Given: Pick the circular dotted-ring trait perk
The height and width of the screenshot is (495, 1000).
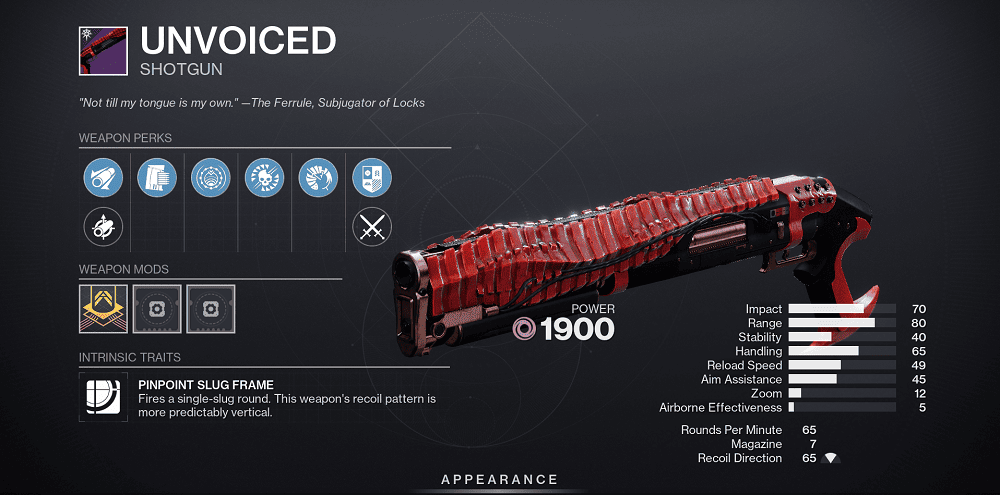Looking at the screenshot, I should tap(210, 177).
